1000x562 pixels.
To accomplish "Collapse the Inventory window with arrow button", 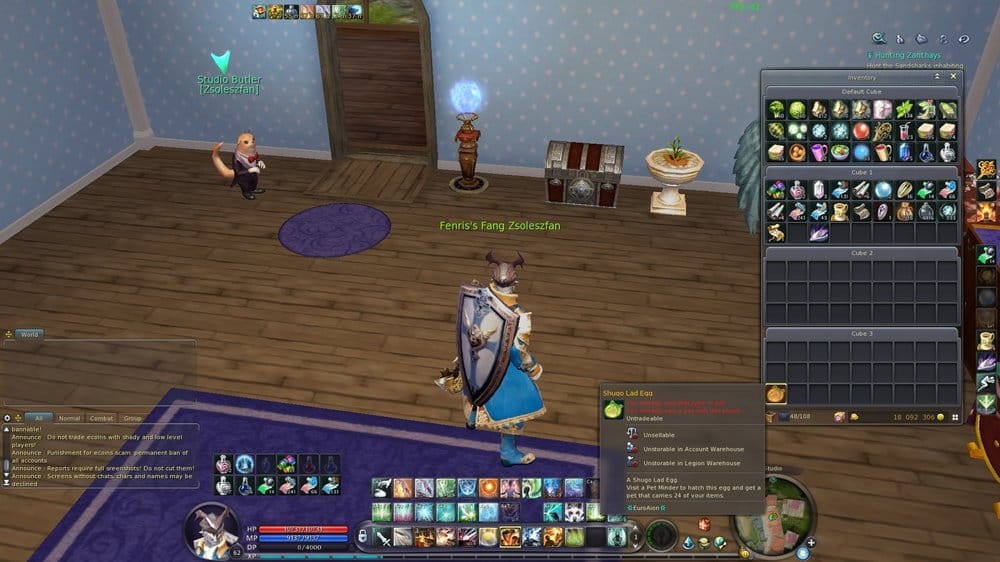I will click(939, 76).
